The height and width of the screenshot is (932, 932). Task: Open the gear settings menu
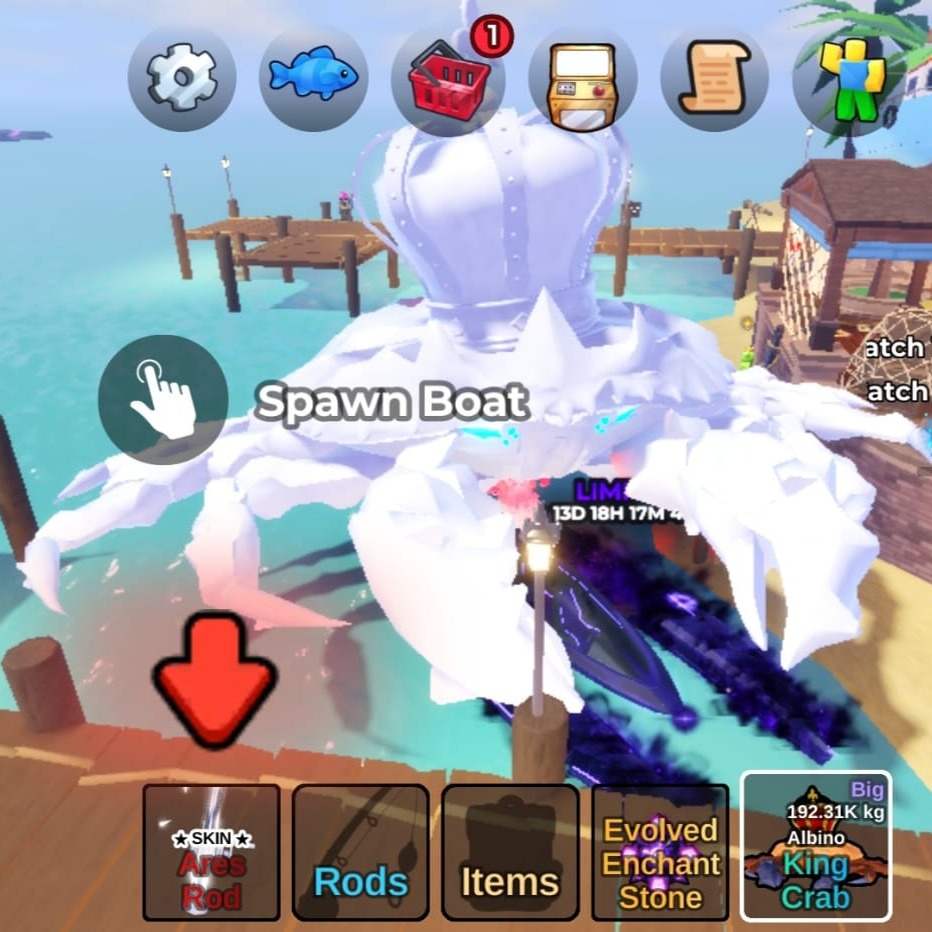182,78
